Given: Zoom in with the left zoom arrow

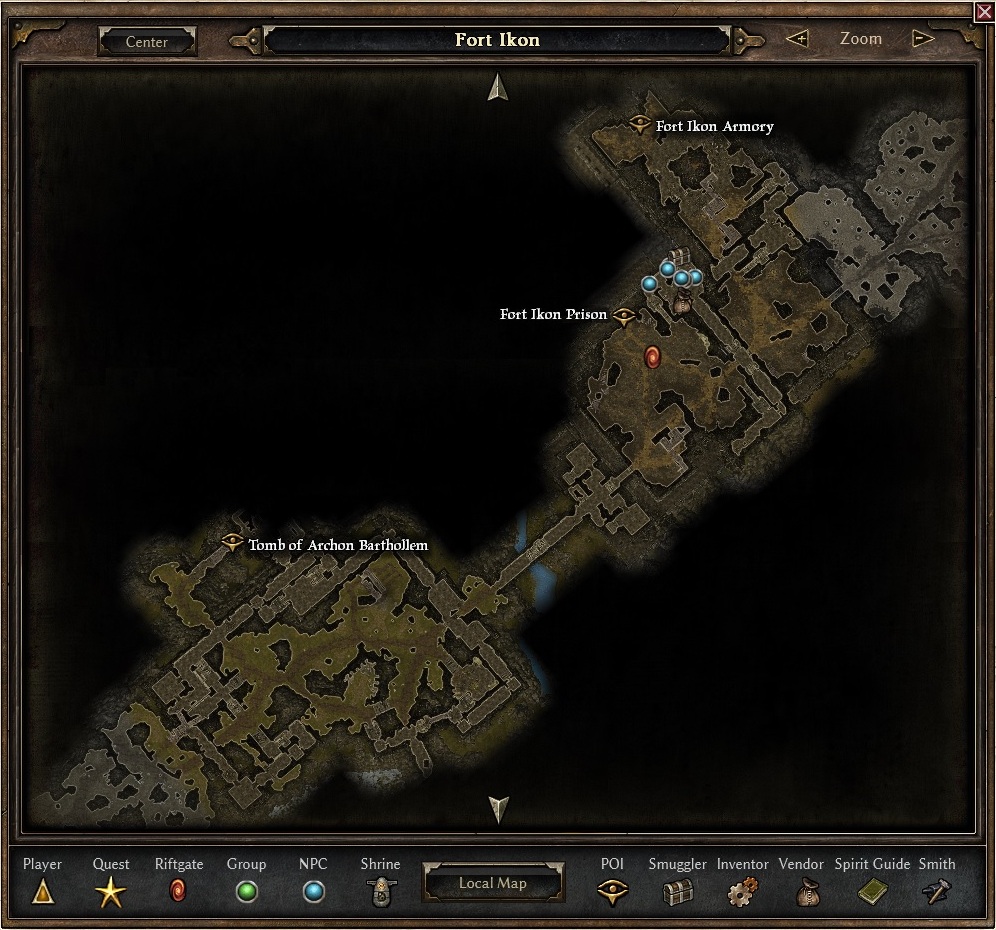Looking at the screenshot, I should tap(797, 39).
